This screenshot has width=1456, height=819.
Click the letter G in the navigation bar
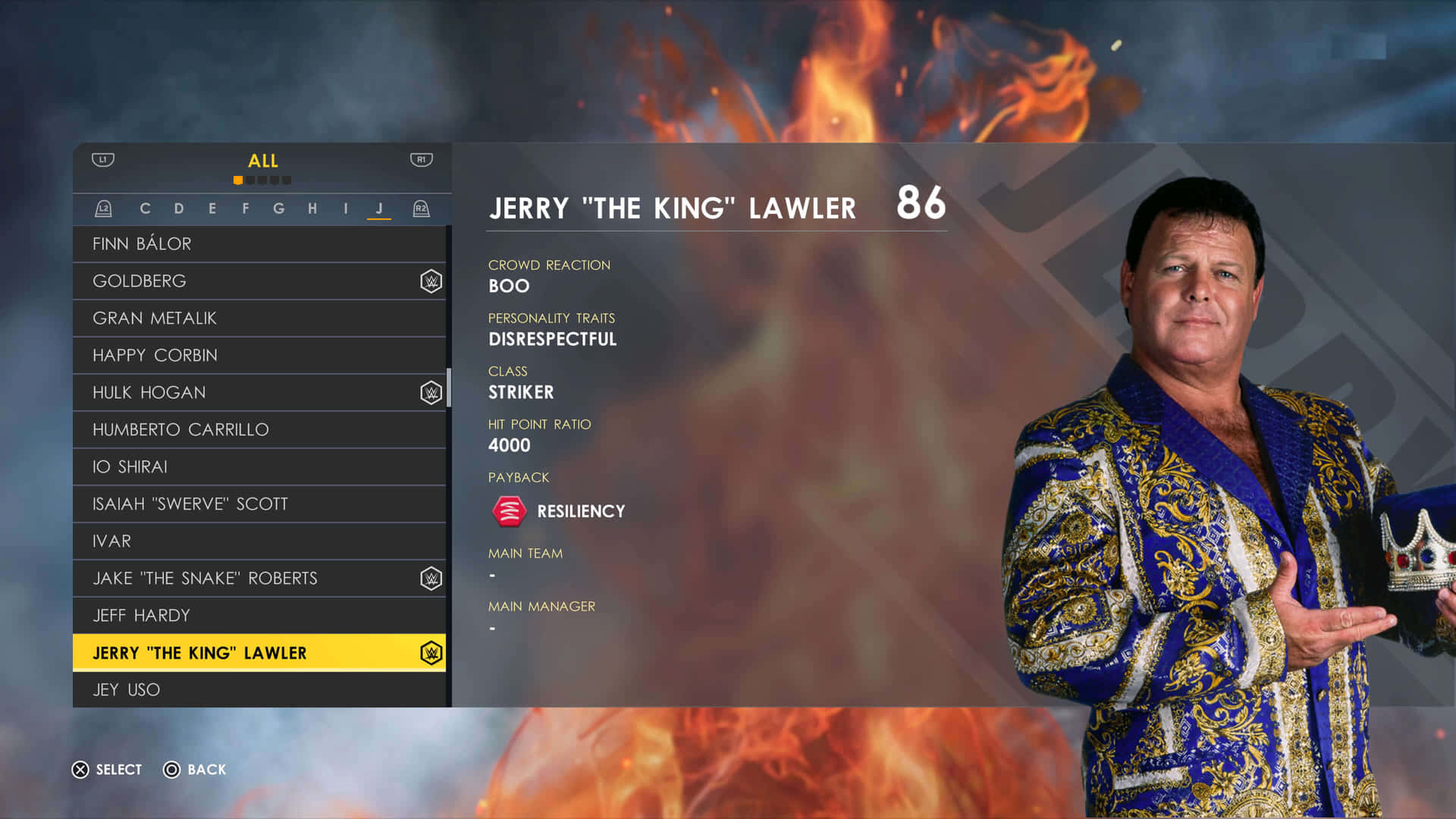pos(278,208)
